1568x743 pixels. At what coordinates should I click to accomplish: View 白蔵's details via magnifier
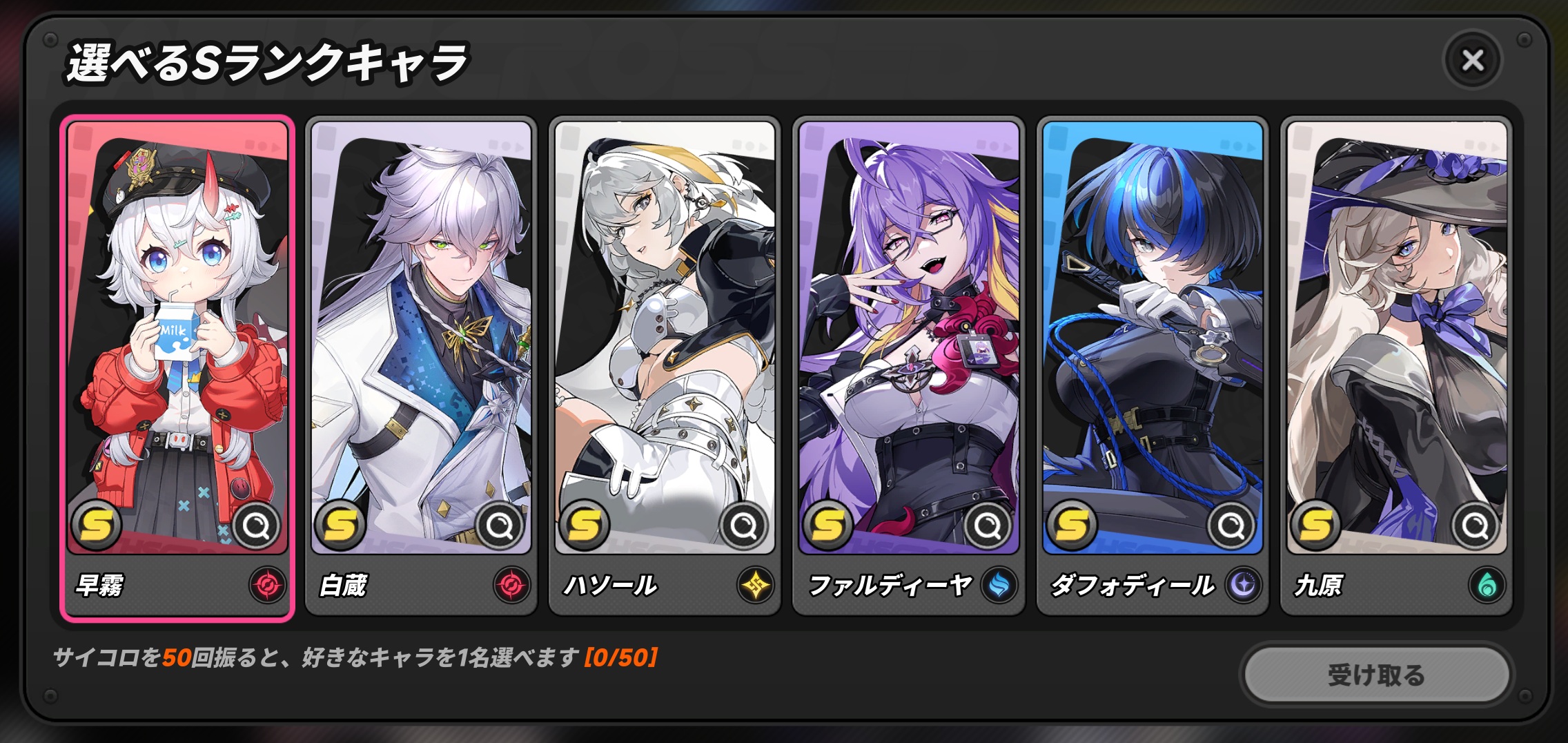pos(500,527)
